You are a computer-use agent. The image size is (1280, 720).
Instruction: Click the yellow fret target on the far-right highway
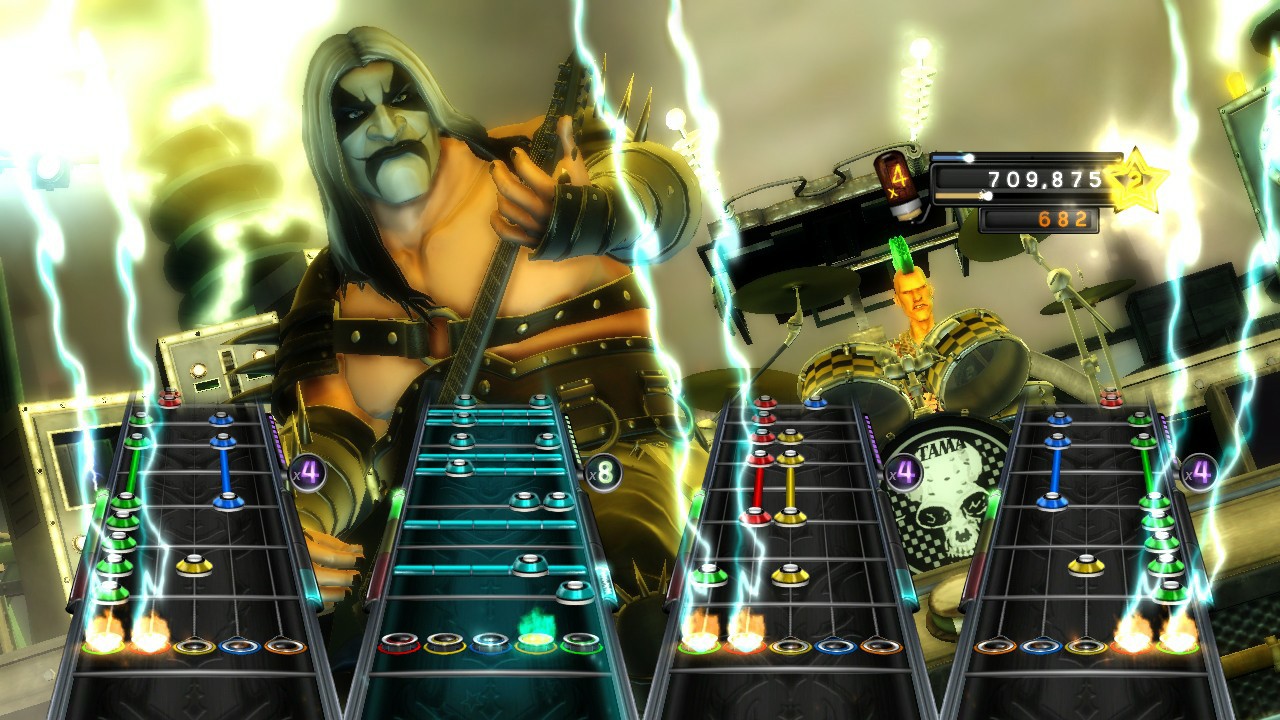point(1085,647)
